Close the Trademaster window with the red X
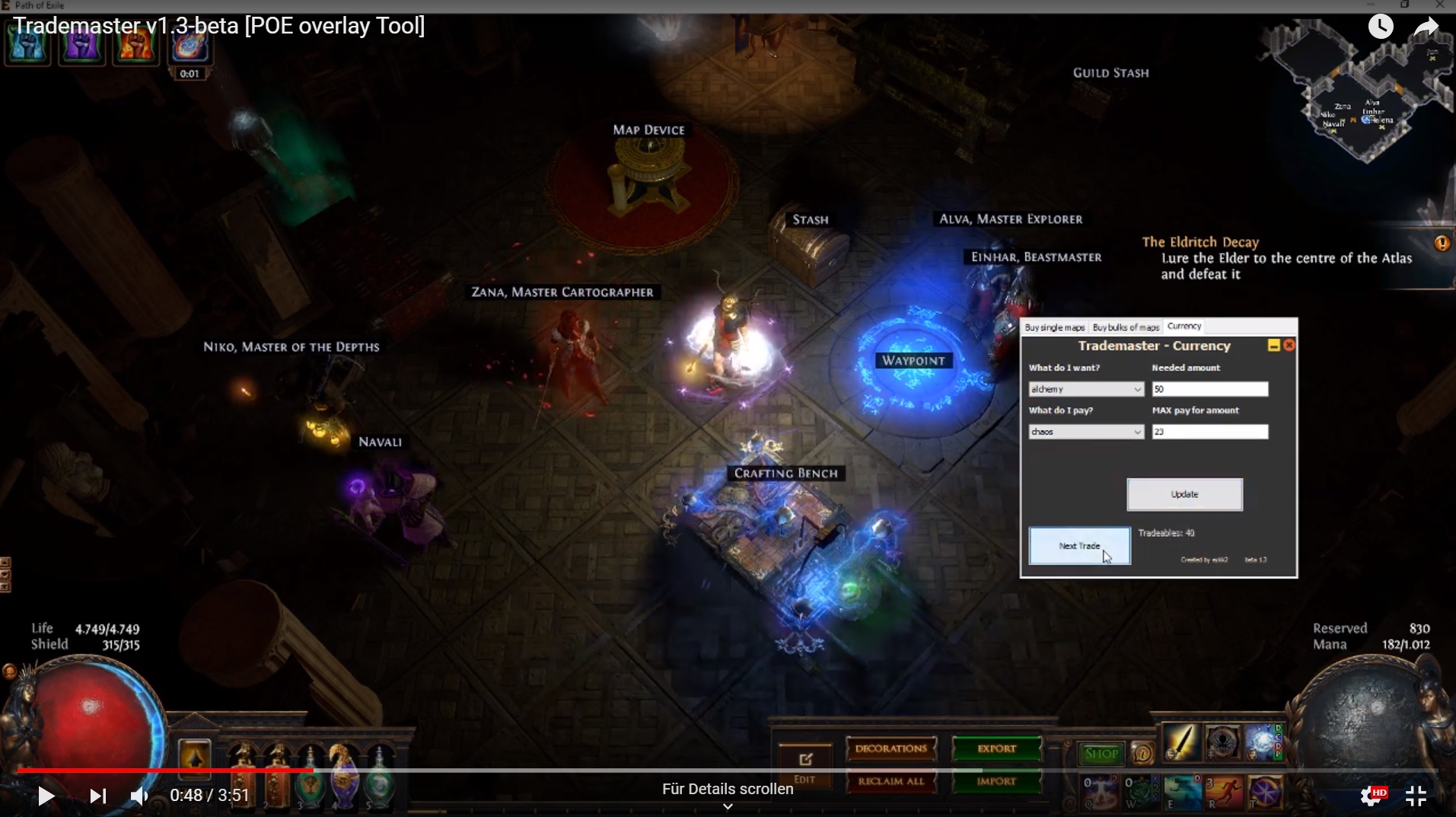 coord(1289,346)
